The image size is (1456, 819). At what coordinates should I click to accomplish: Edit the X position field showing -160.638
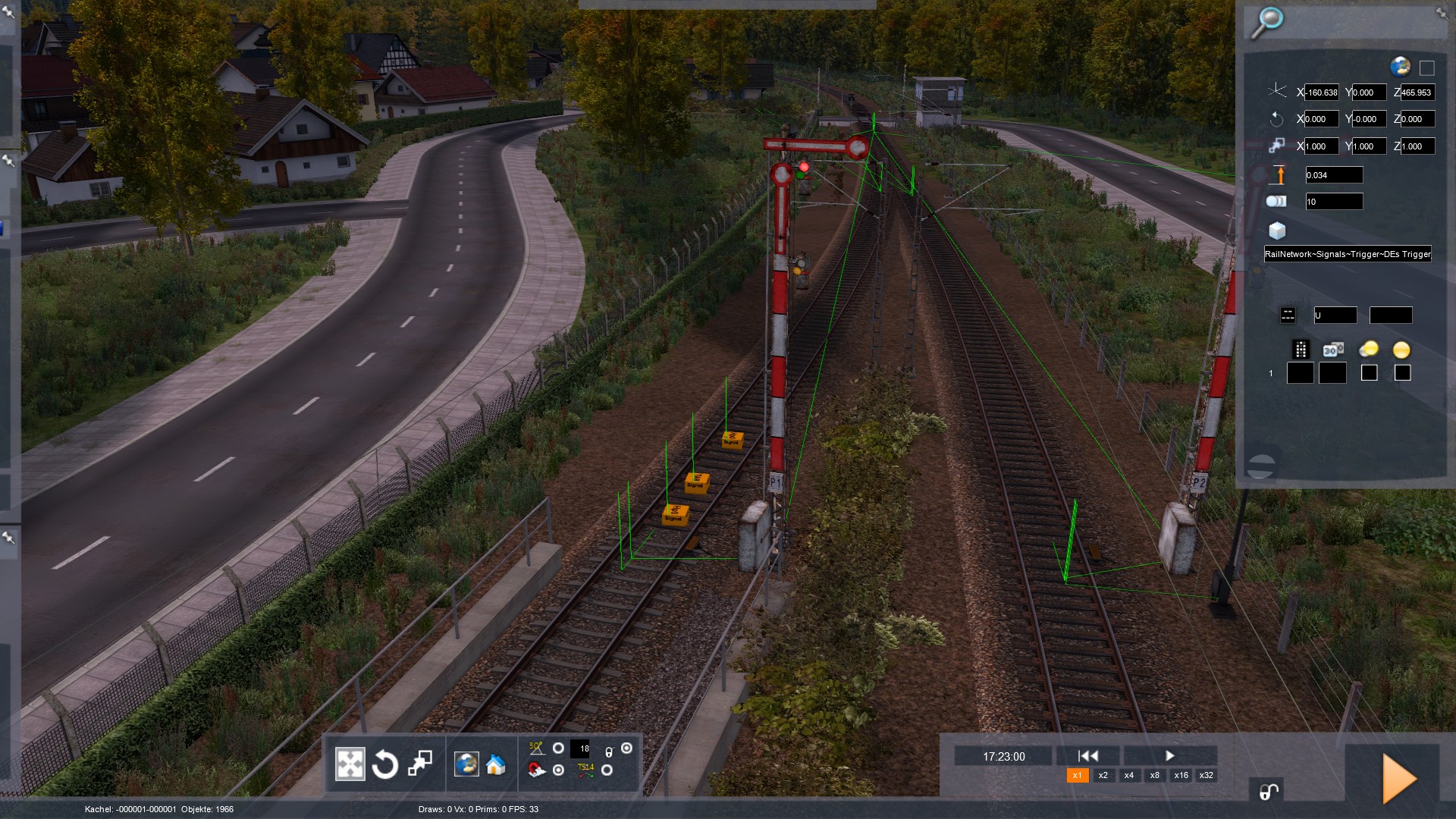tap(1322, 93)
